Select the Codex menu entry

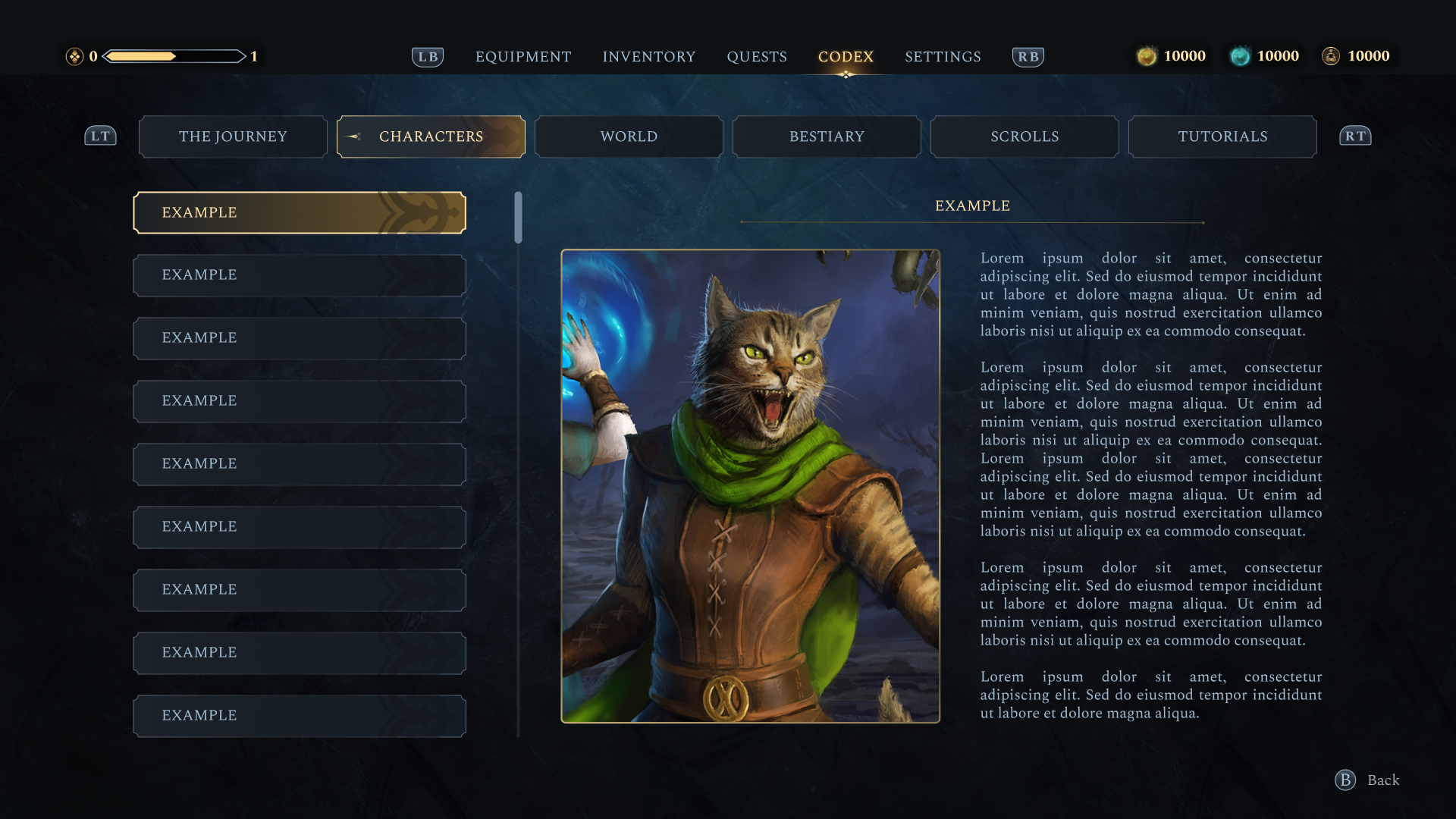coord(846,57)
